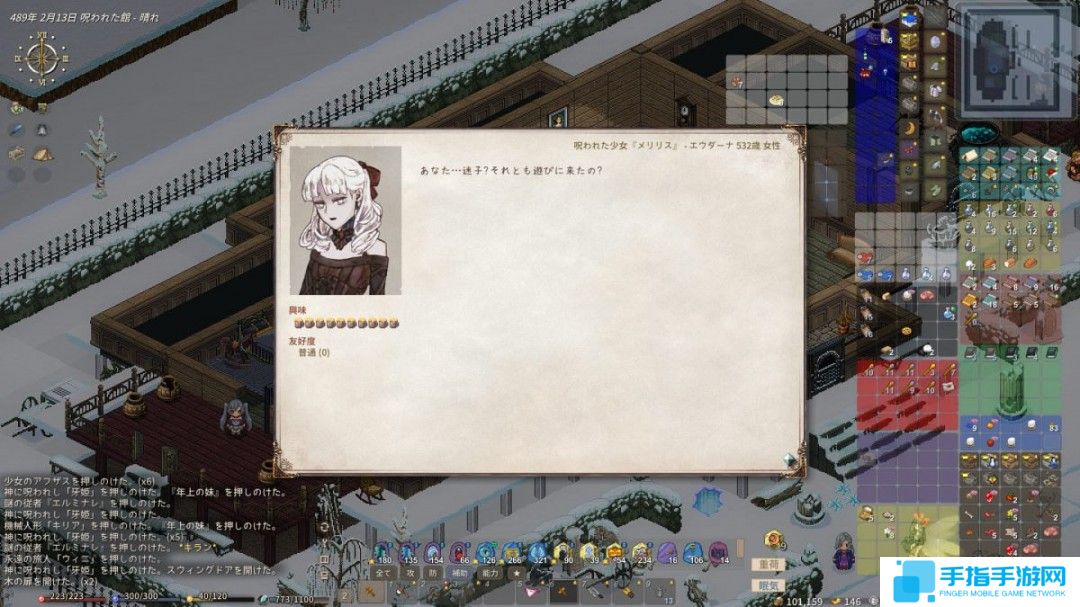Select the crescent moon item slot
The width and height of the screenshot is (1080, 607).
(x=909, y=128)
